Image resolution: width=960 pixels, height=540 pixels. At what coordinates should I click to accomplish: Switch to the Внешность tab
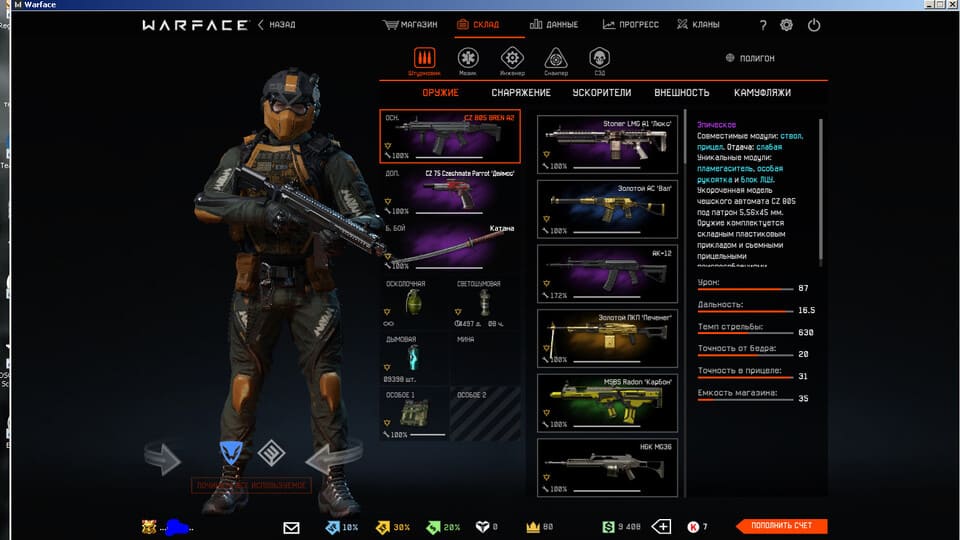(681, 93)
